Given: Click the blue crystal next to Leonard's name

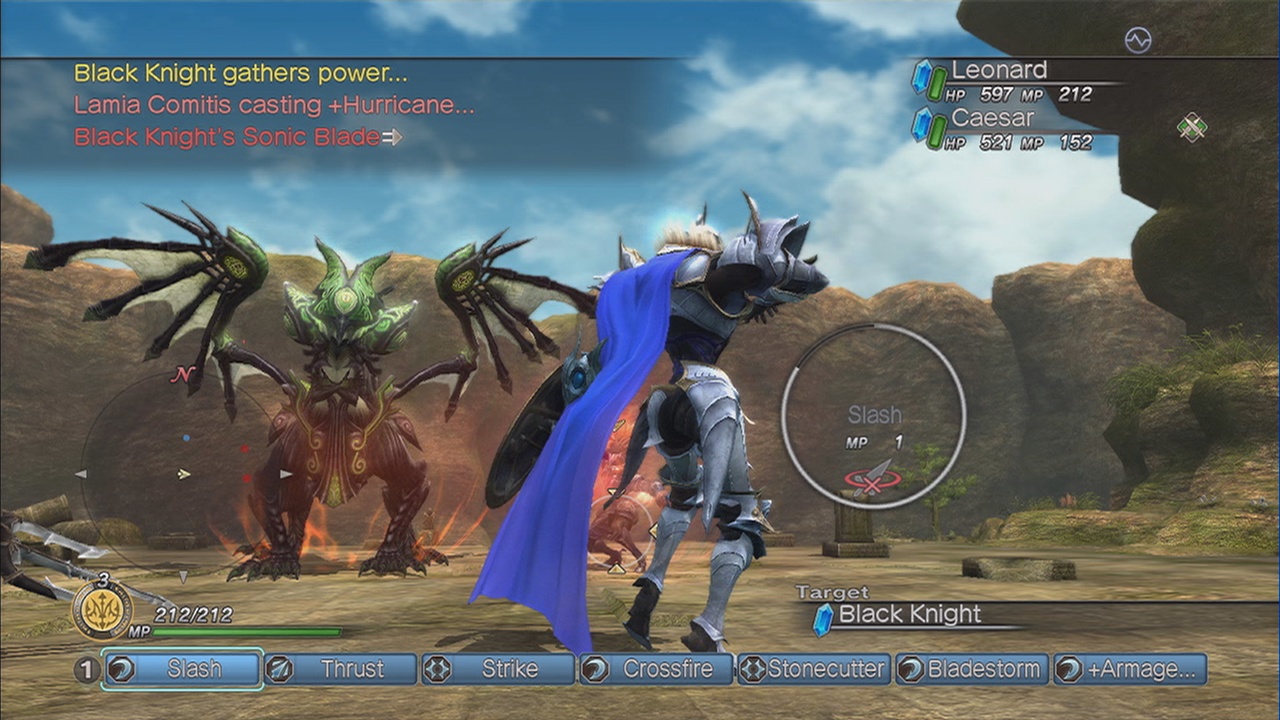Looking at the screenshot, I should click(921, 77).
